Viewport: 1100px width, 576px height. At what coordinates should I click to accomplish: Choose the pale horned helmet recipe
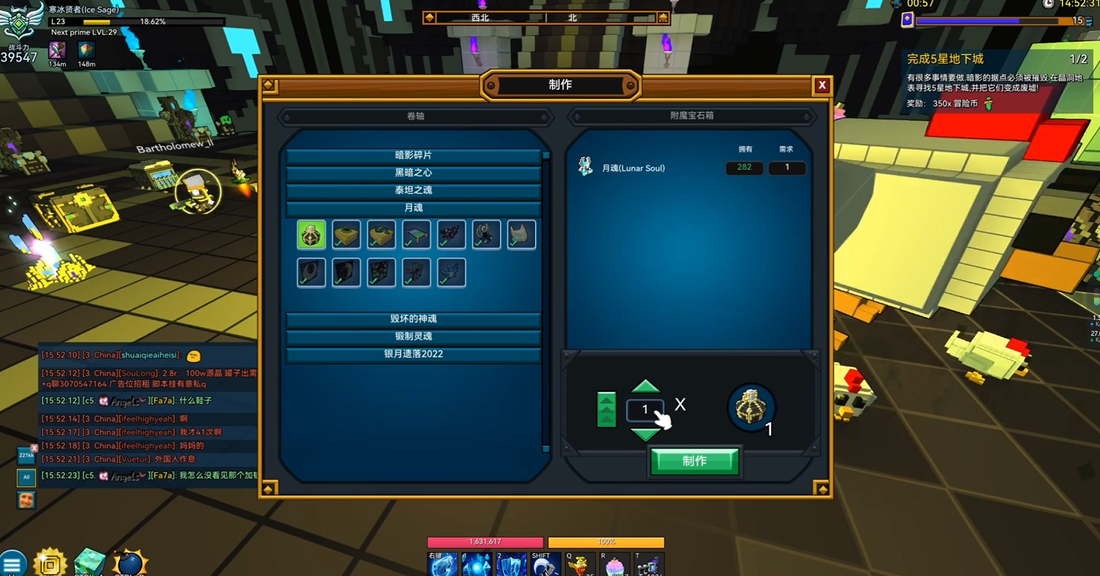[521, 235]
